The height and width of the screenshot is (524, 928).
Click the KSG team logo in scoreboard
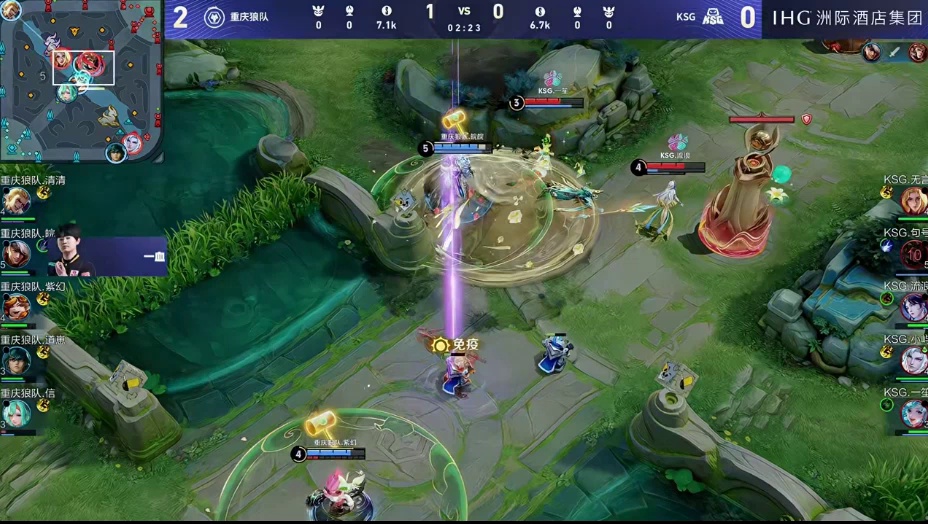coord(714,17)
